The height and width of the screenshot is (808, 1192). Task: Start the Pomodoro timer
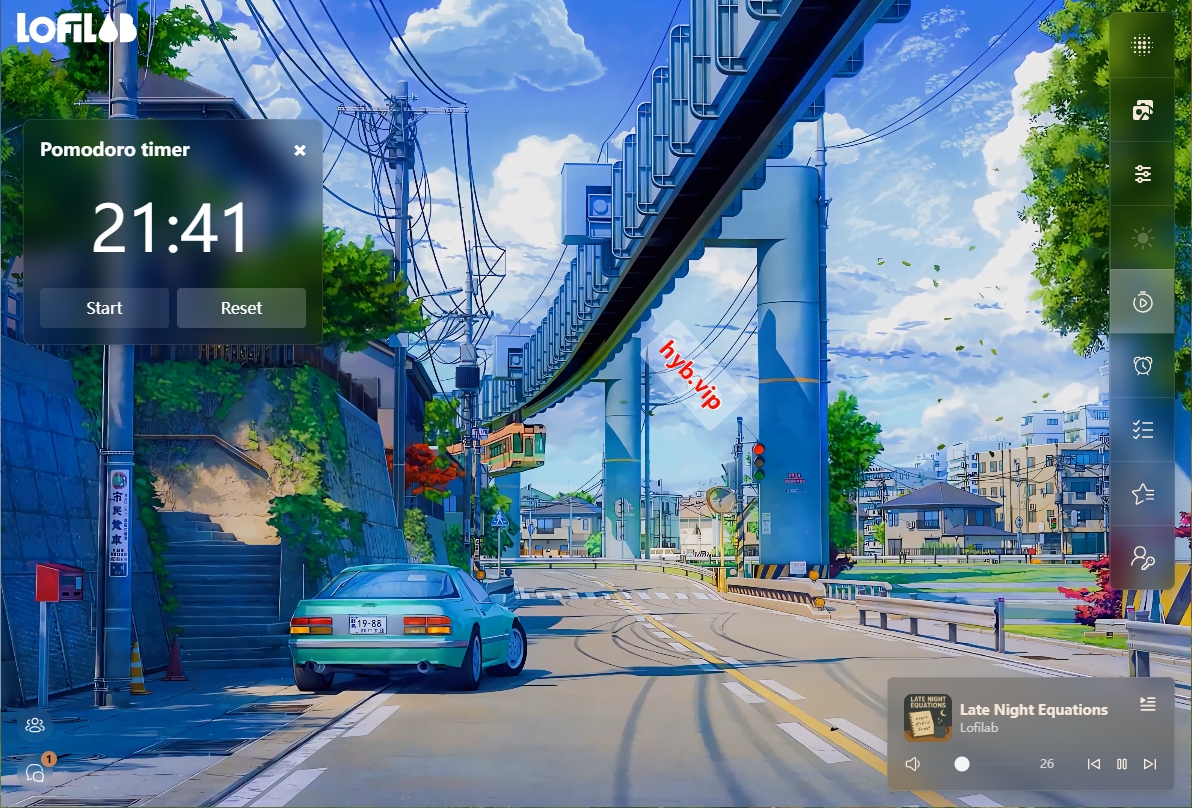[x=104, y=308]
